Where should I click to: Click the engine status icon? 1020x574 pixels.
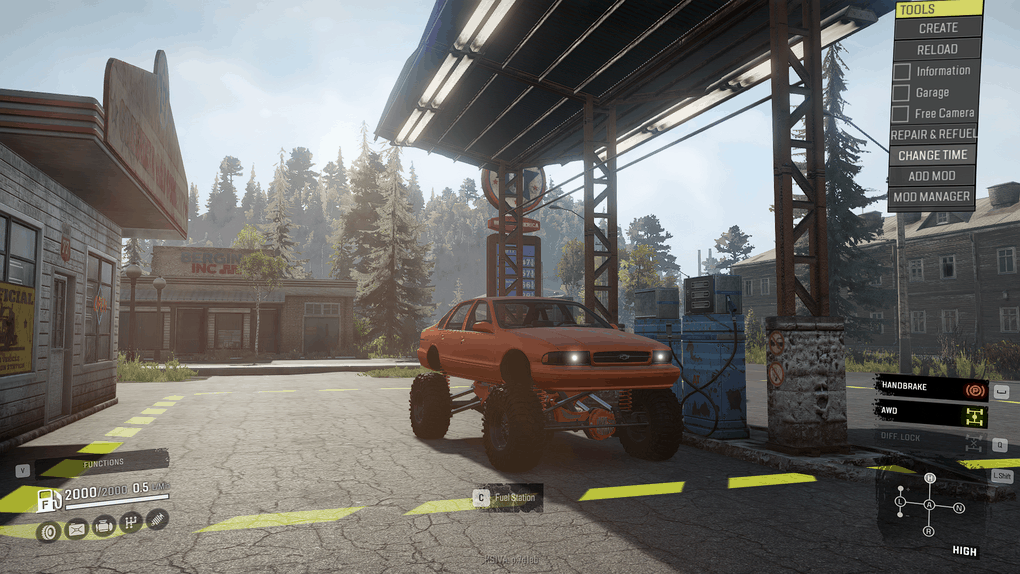coord(103,526)
